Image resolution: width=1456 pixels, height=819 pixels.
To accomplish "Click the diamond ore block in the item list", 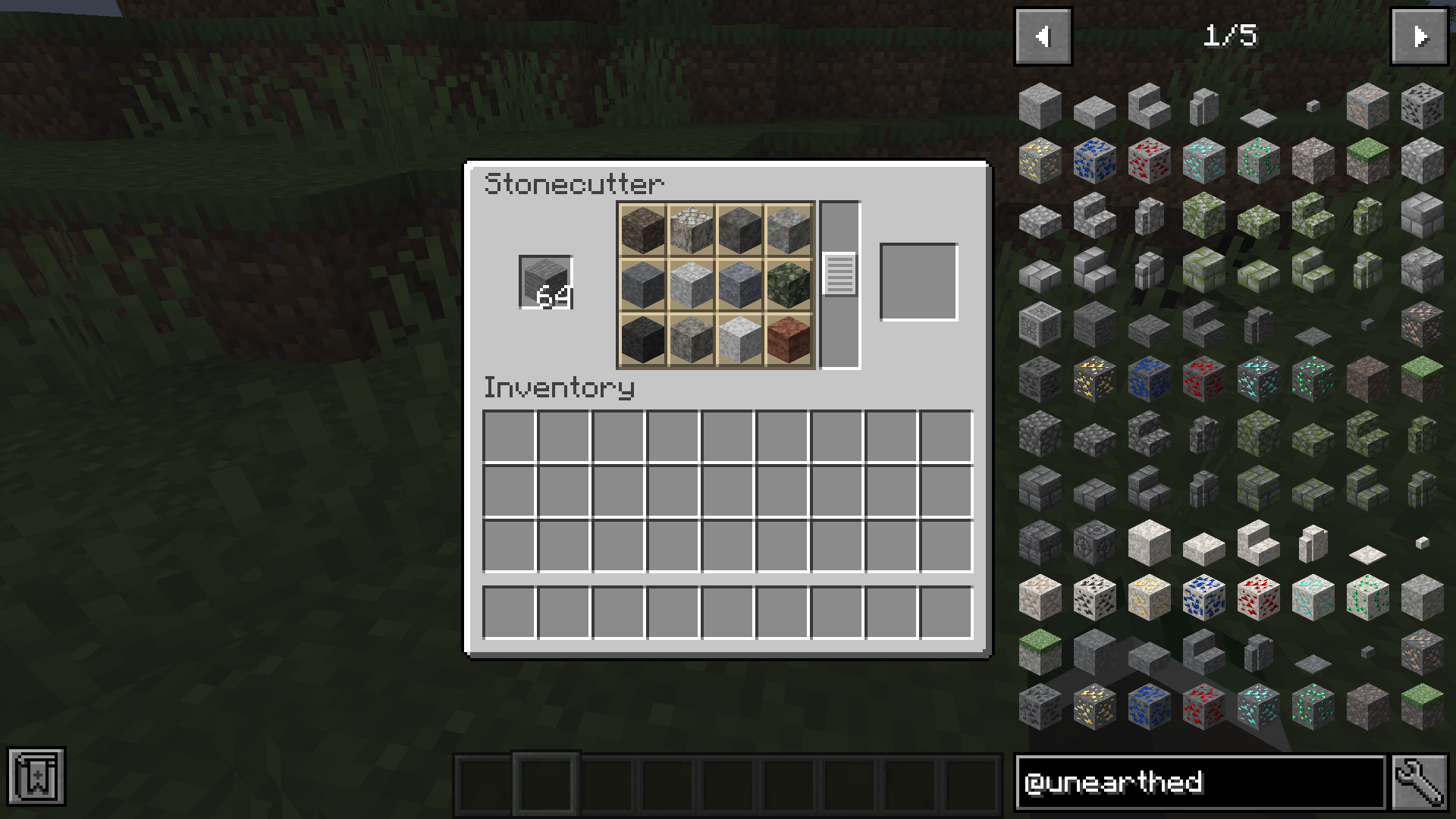I will 1203,161.
